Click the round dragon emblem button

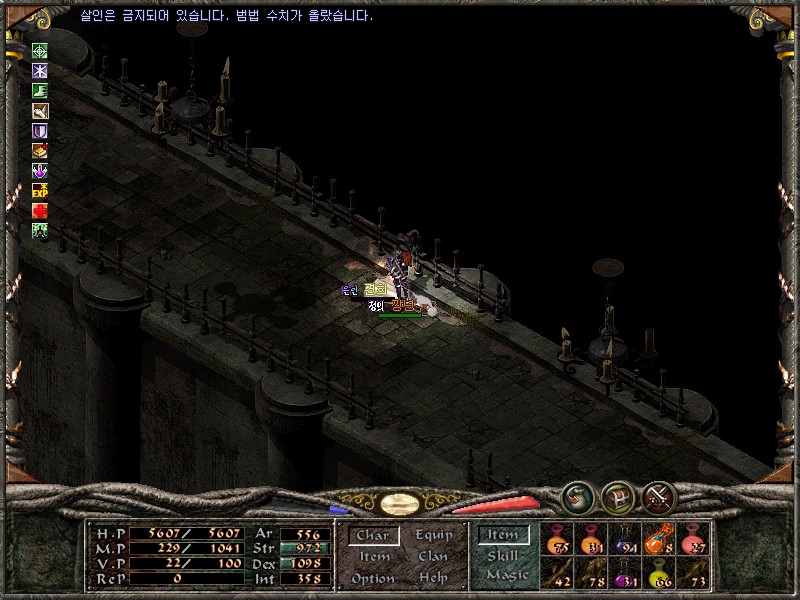[577, 496]
